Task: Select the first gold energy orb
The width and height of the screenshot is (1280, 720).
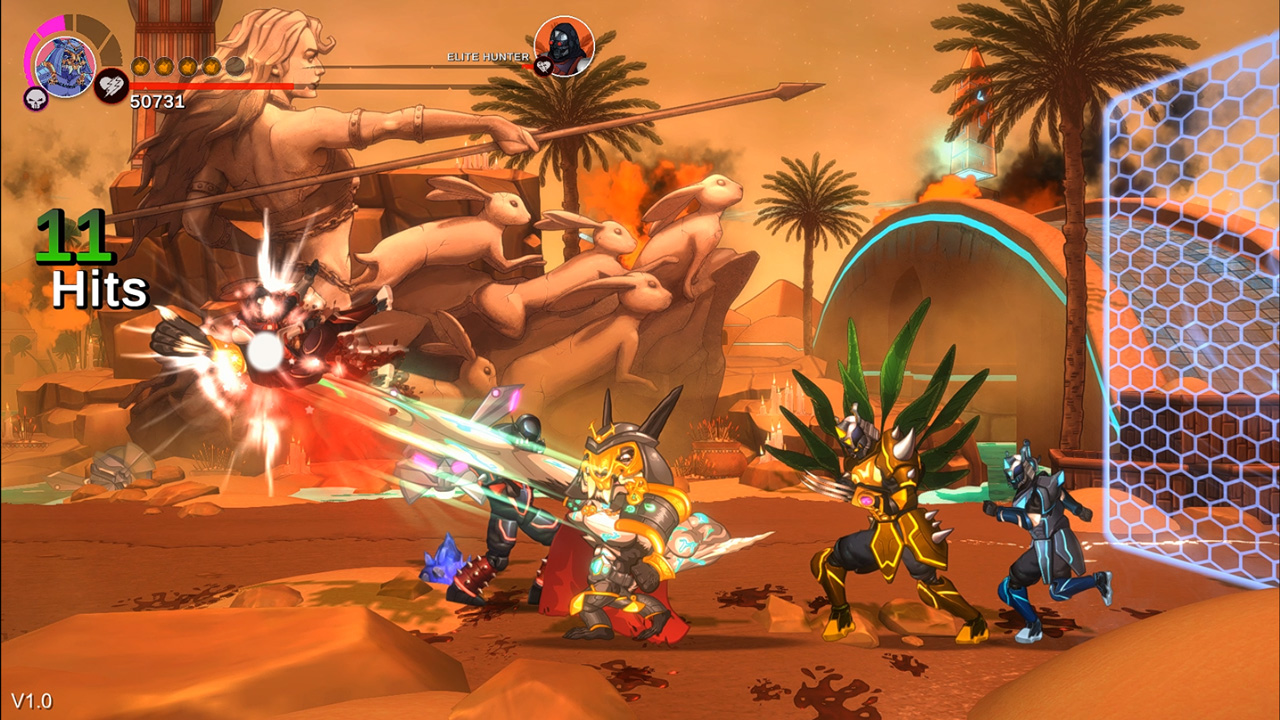Action: (x=140, y=66)
